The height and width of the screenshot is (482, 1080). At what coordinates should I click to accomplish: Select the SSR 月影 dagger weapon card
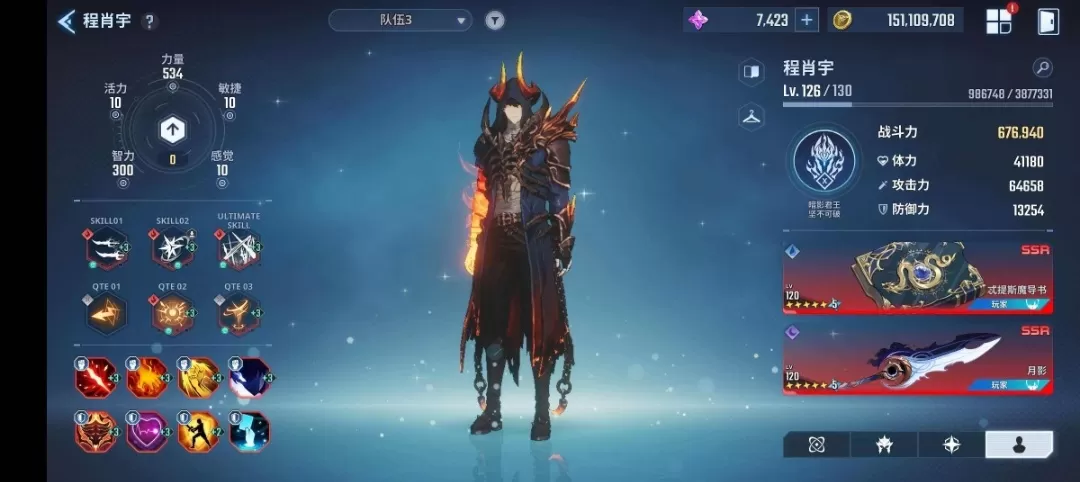tap(917, 358)
